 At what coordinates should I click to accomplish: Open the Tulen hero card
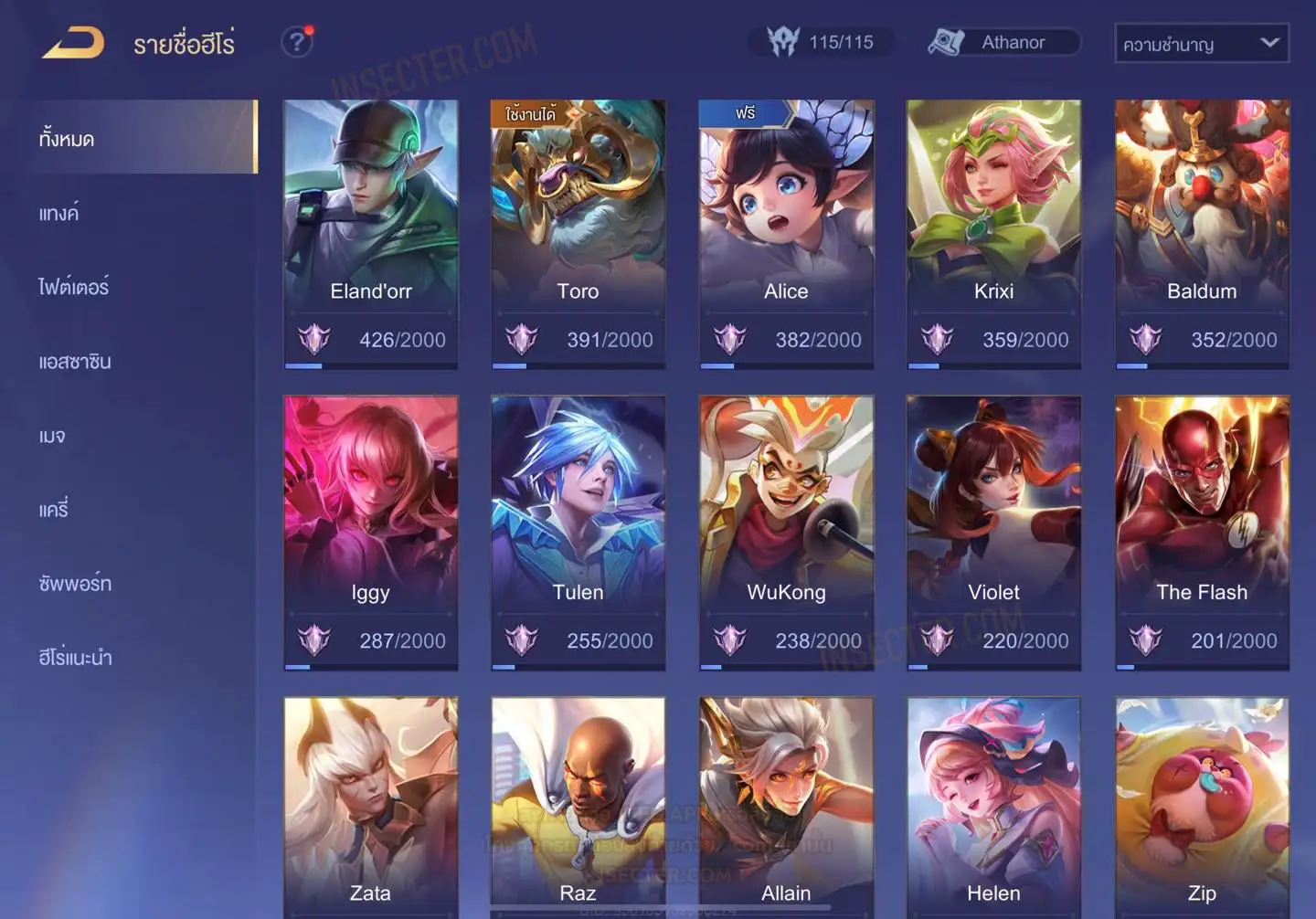[x=578, y=532]
